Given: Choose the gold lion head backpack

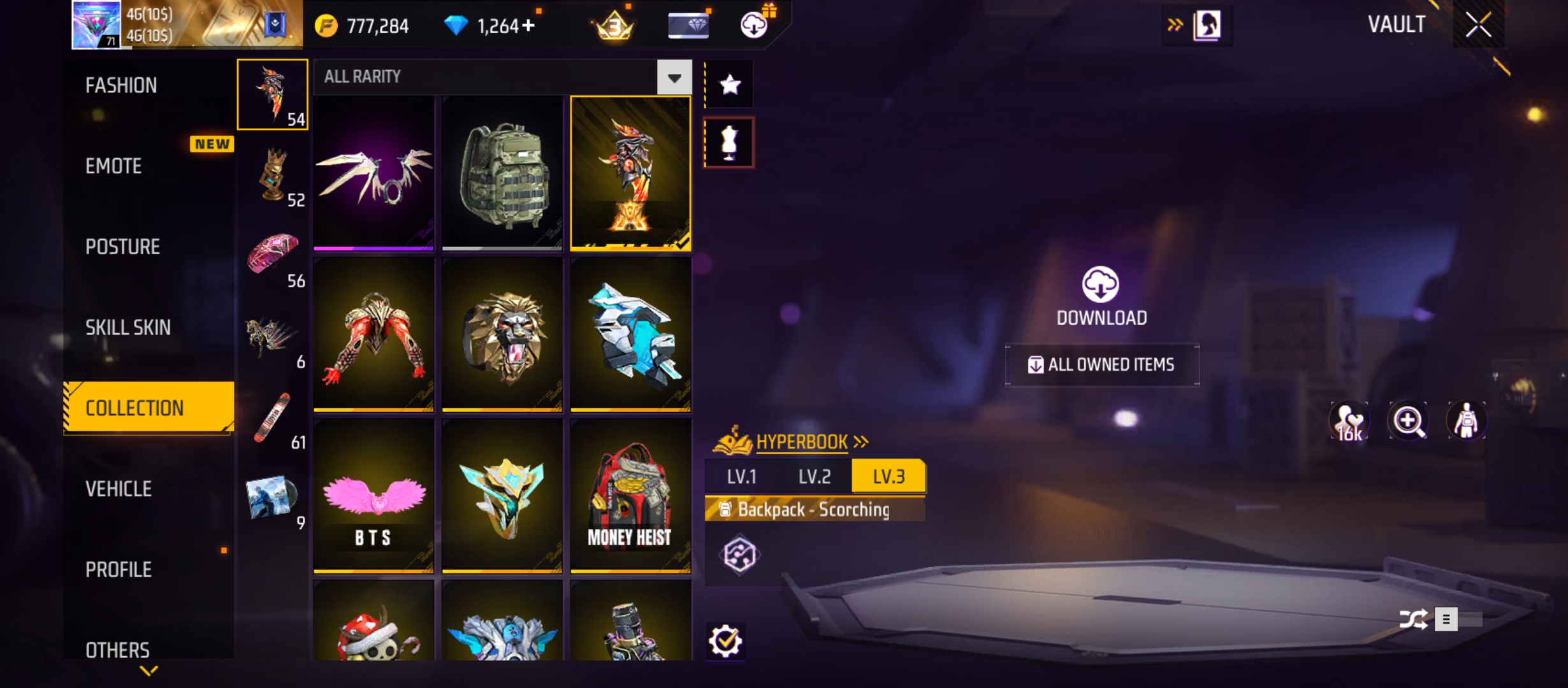Looking at the screenshot, I should (502, 334).
